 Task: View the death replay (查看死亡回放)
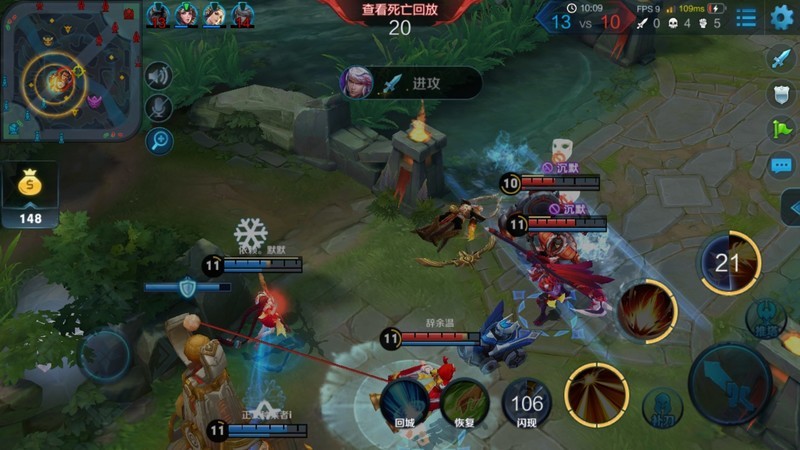(400, 11)
